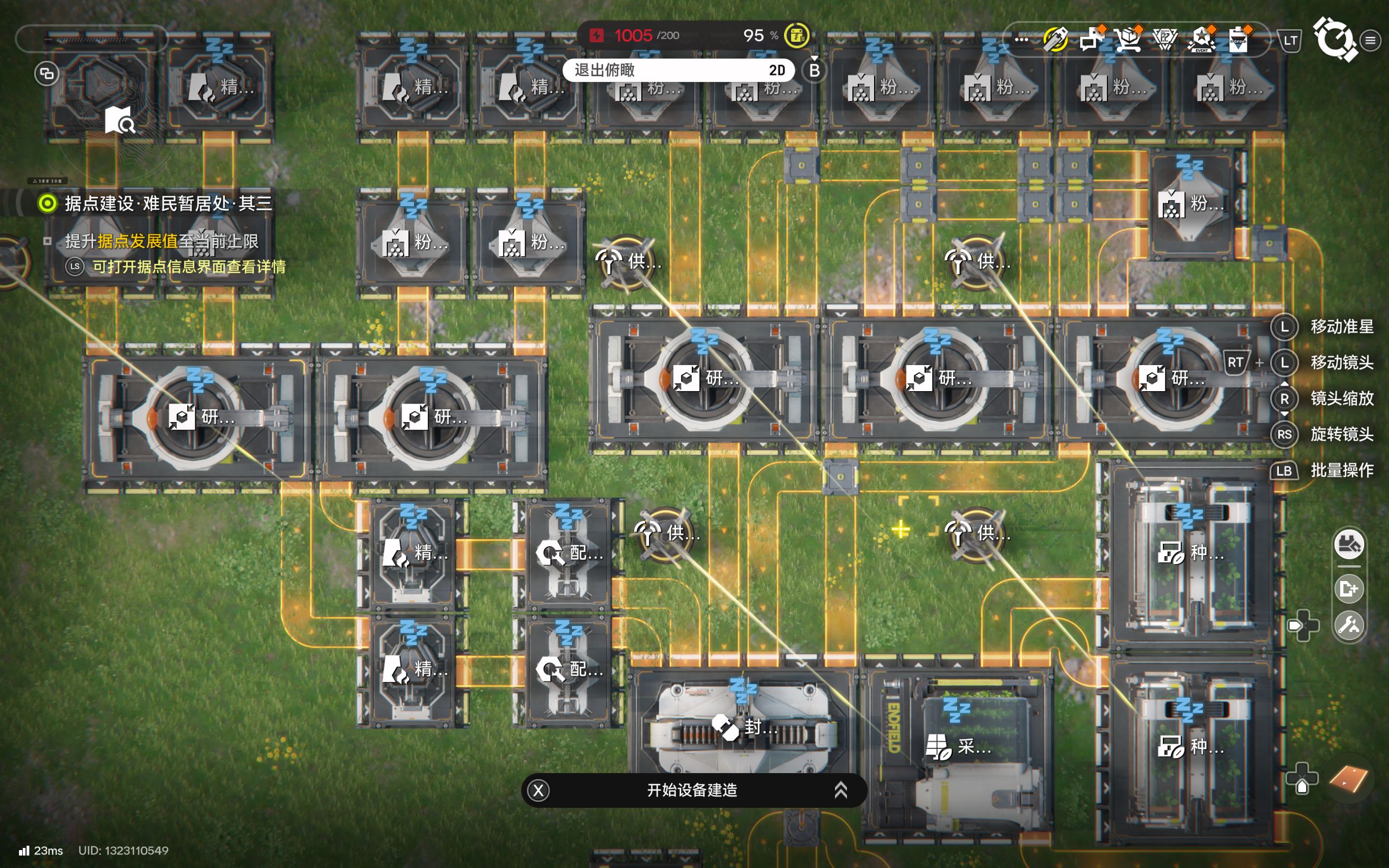Start construction via 开始设备建造 bar
Viewport: 1389px width, 868px height.
click(693, 790)
